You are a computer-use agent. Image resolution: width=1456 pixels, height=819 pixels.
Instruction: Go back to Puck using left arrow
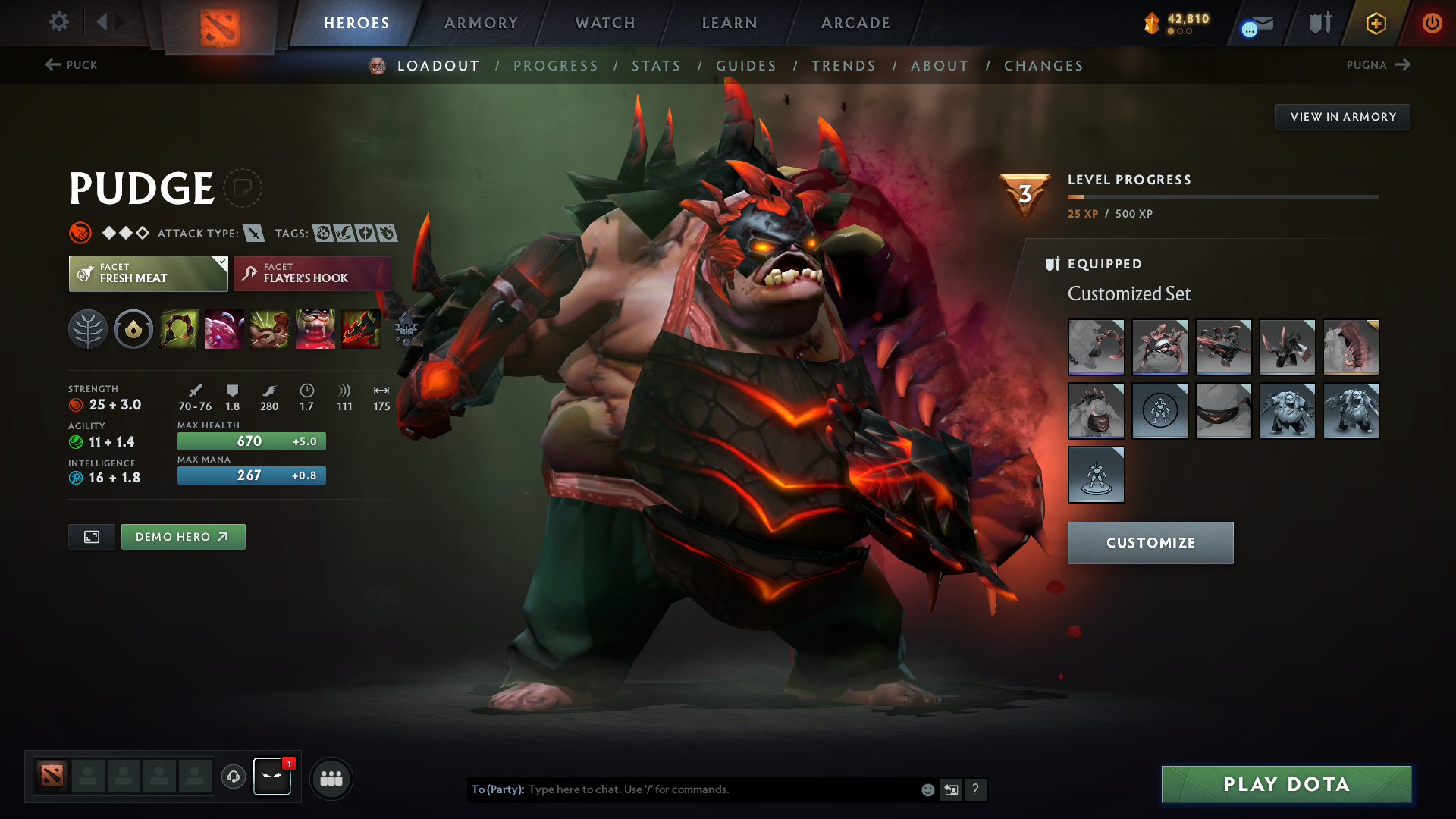pos(52,65)
